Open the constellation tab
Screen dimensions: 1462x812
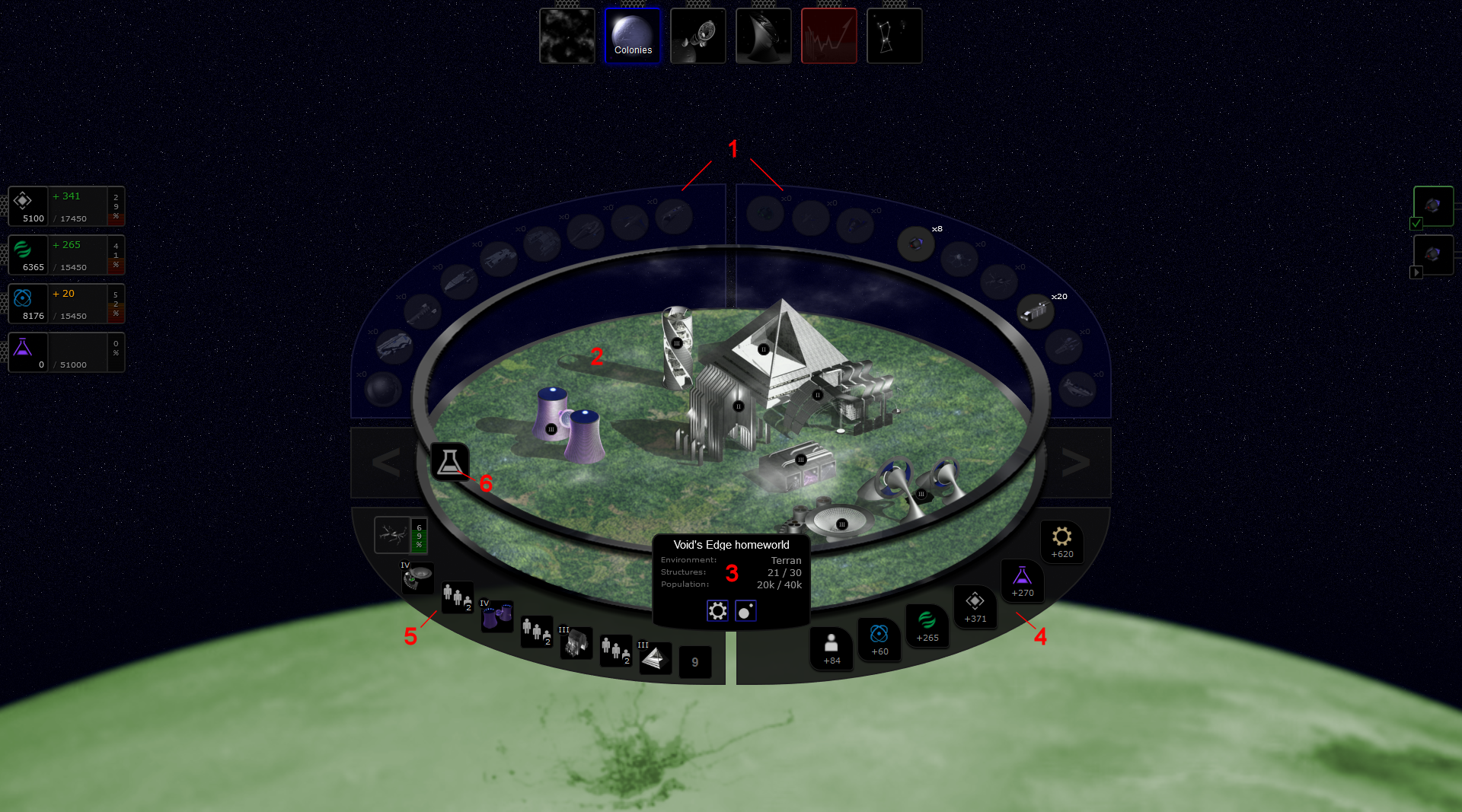tap(894, 36)
